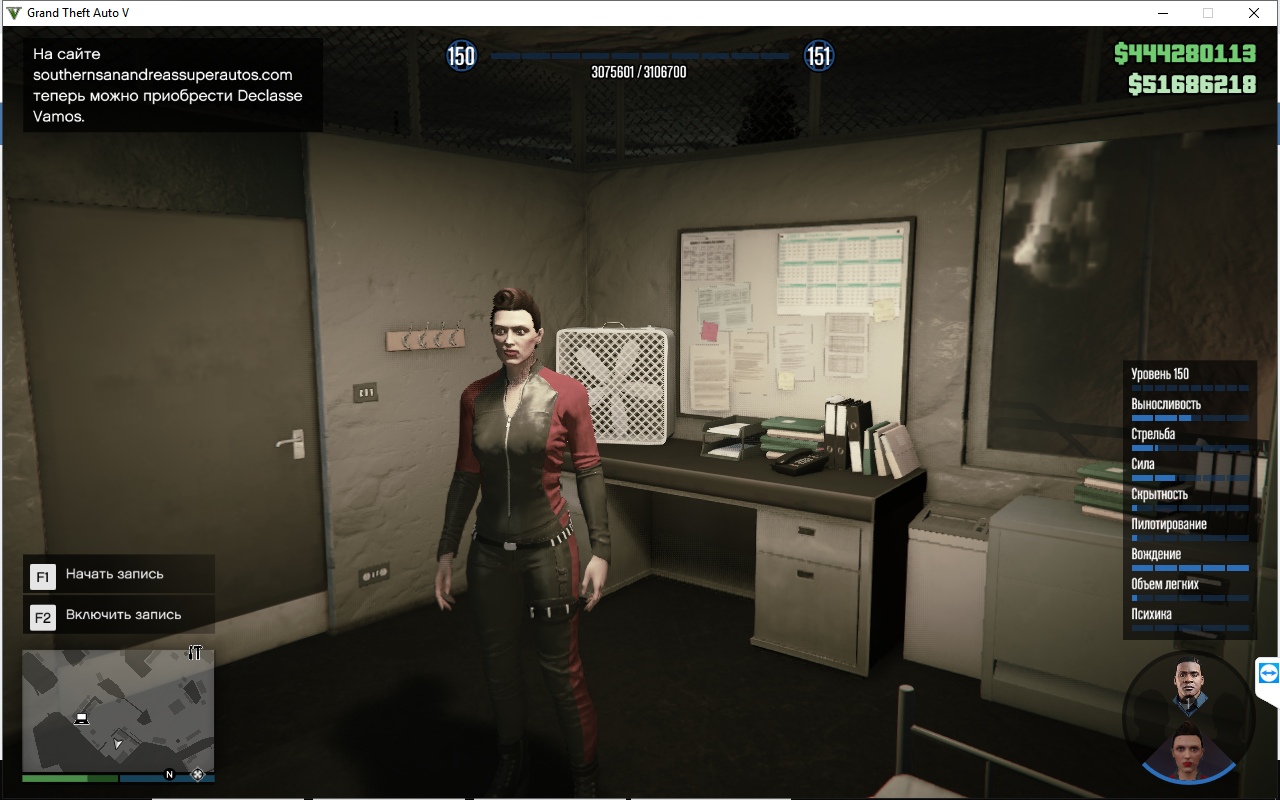Click the laptop marker on the minimap
The image size is (1280, 800).
[x=82, y=718]
